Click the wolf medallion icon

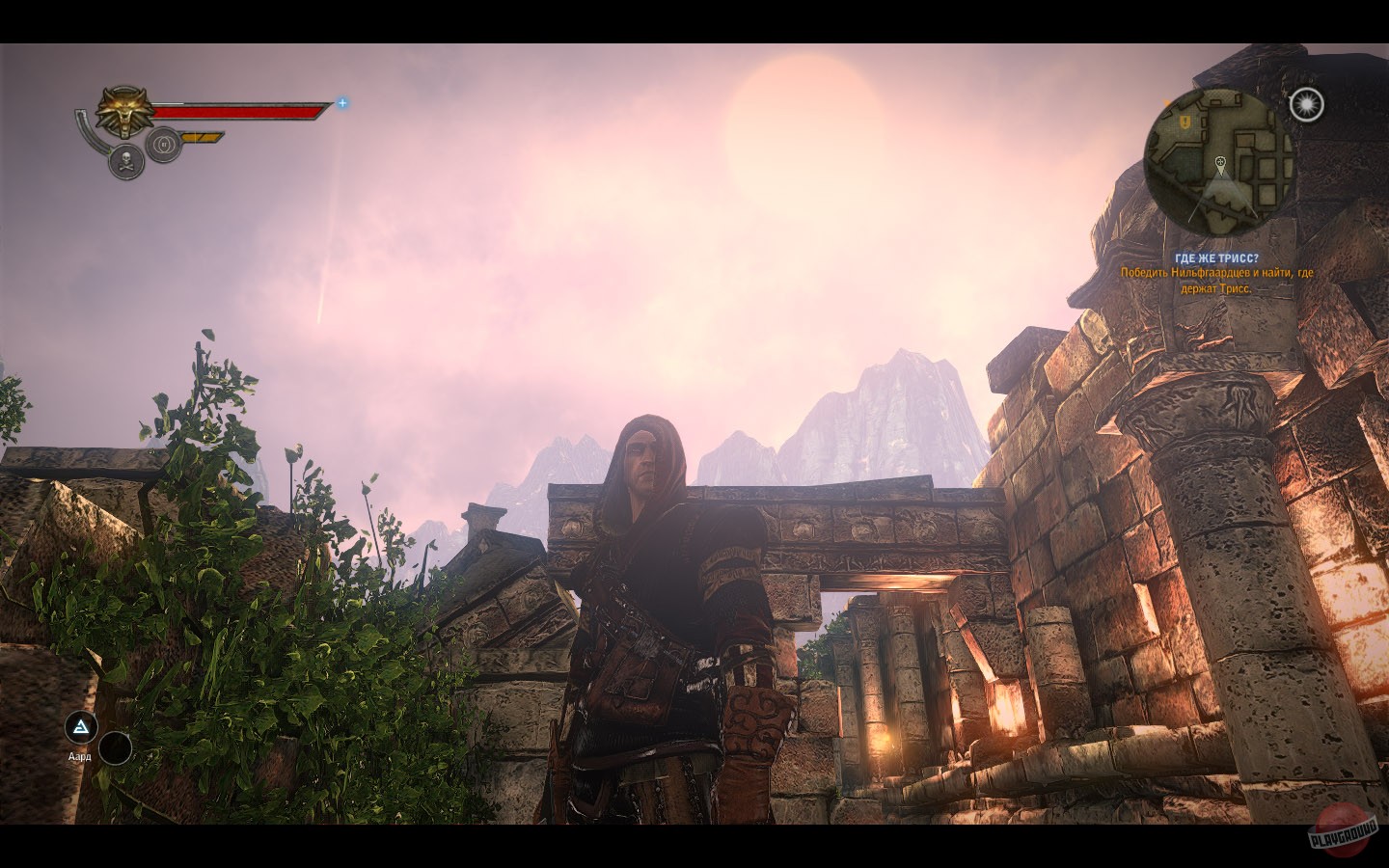point(122,110)
